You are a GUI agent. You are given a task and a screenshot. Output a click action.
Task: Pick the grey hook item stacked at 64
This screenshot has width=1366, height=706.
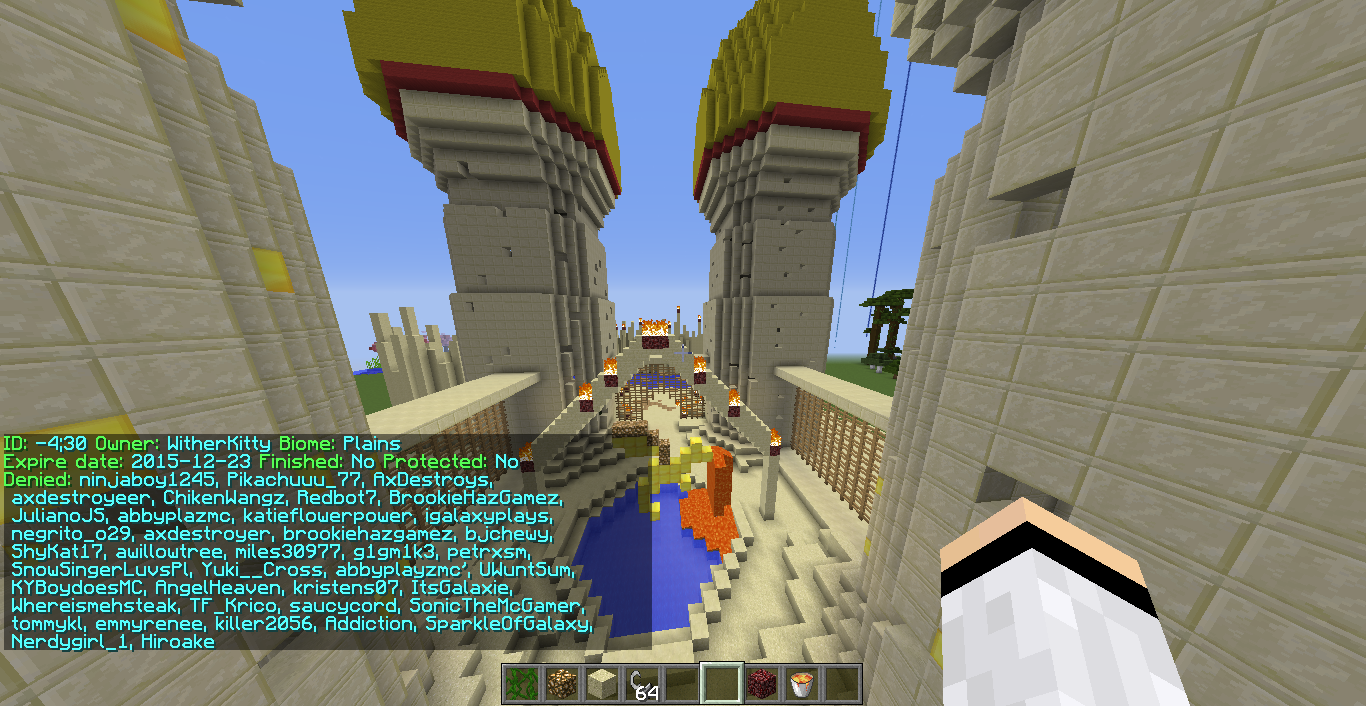coord(641,684)
